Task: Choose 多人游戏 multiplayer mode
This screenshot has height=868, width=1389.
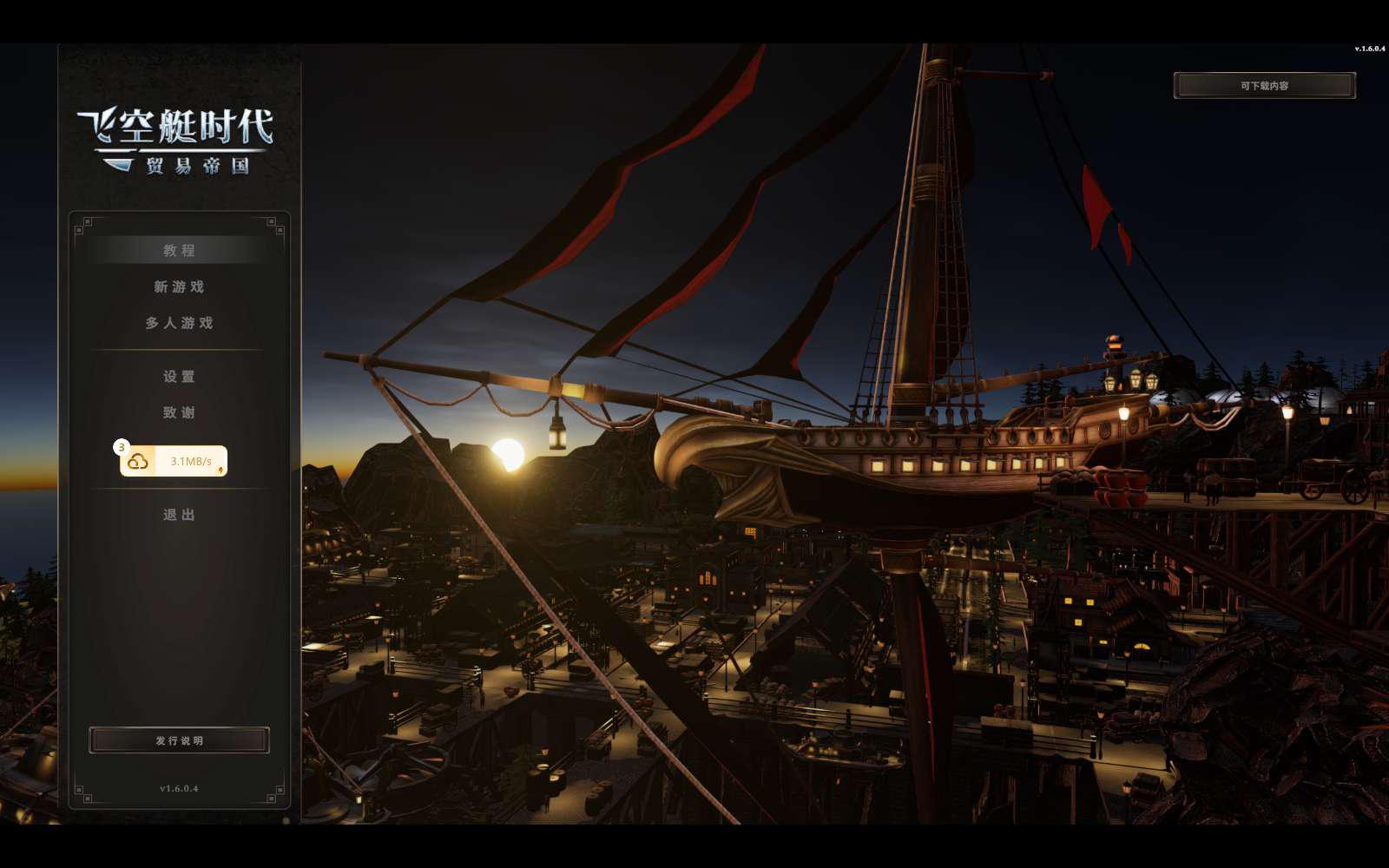Action: (x=179, y=323)
